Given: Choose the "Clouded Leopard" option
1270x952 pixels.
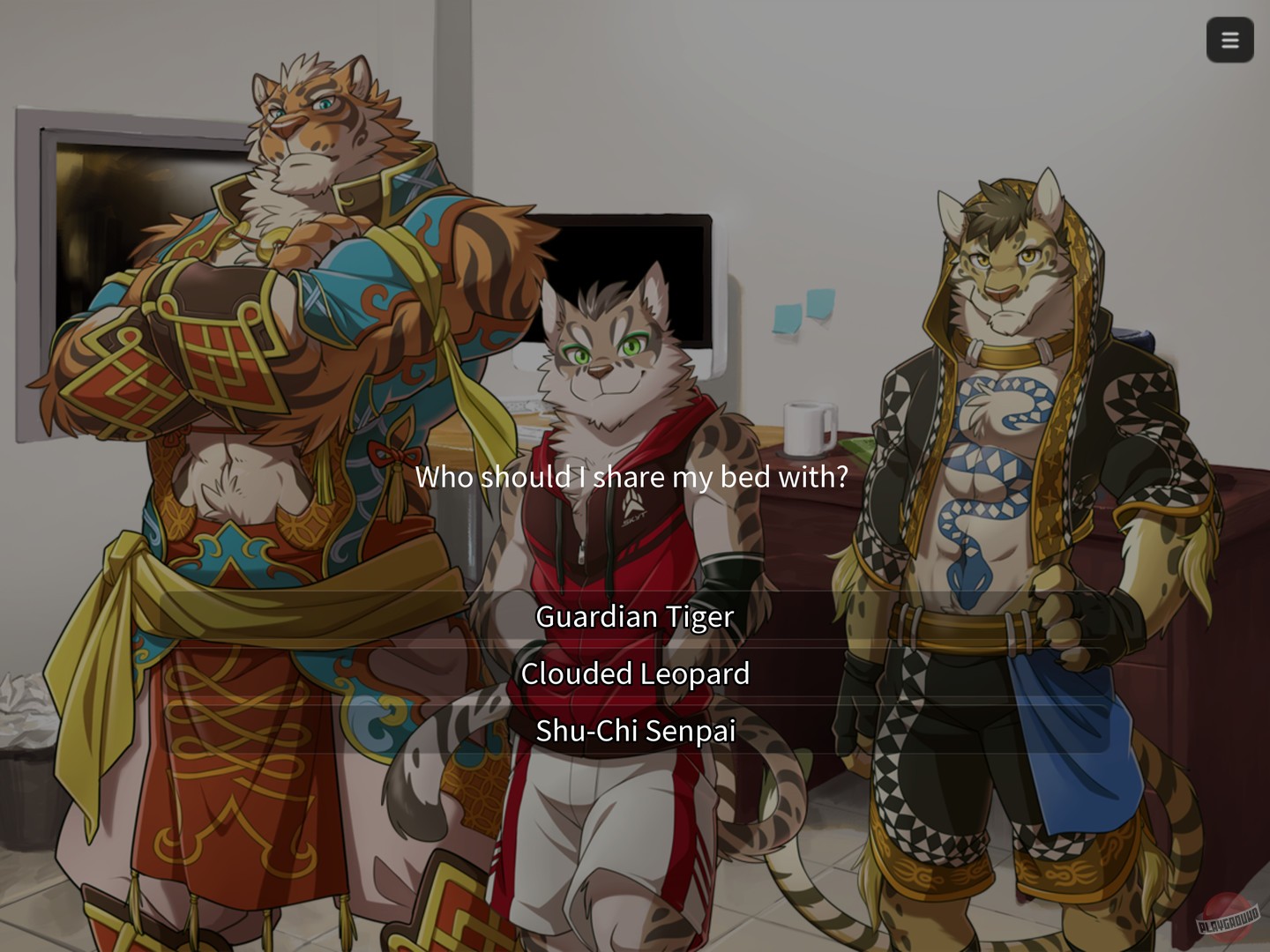Looking at the screenshot, I should pos(634,673).
